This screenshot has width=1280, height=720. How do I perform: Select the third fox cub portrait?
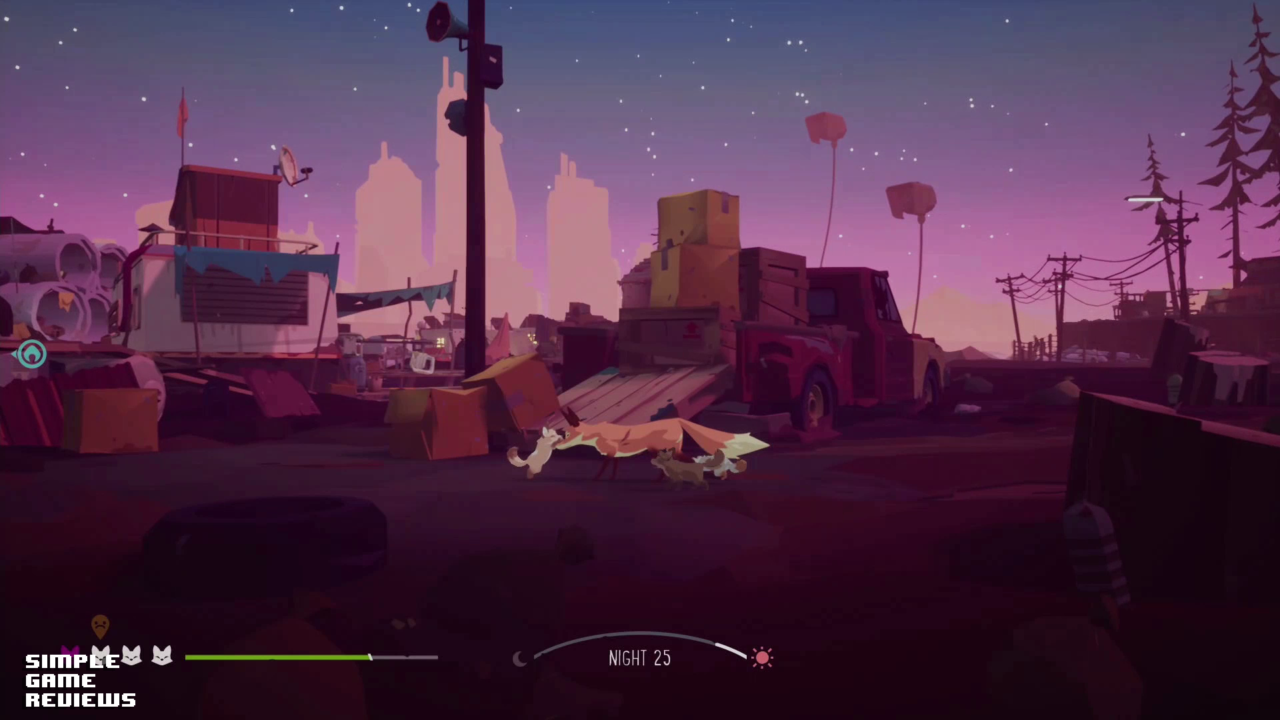click(160, 654)
